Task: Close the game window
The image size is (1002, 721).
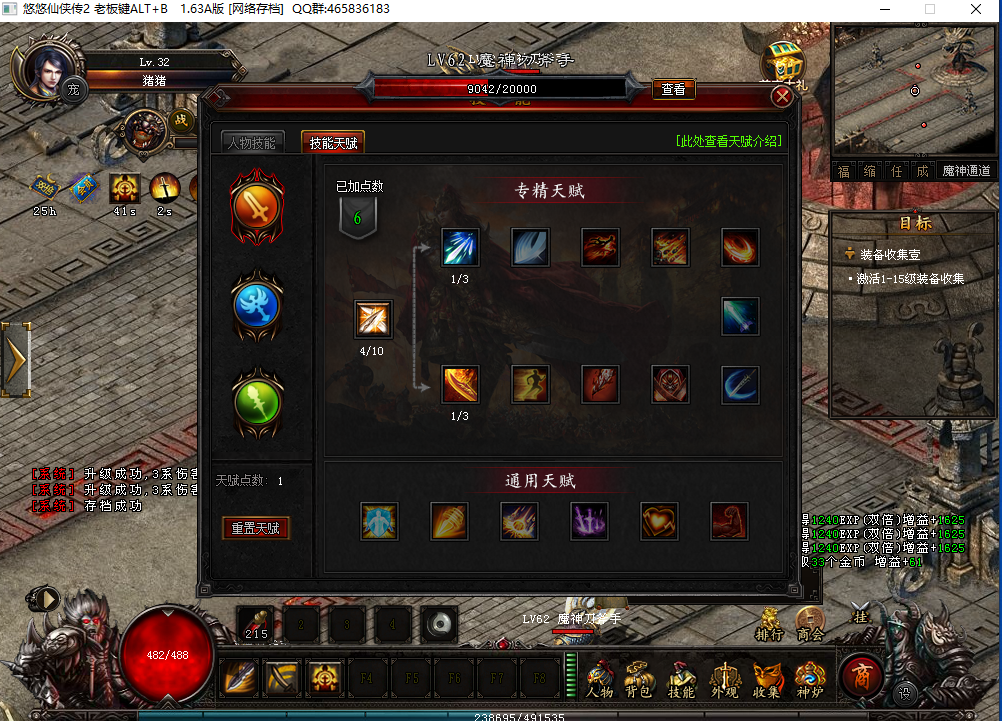Action: point(977,9)
